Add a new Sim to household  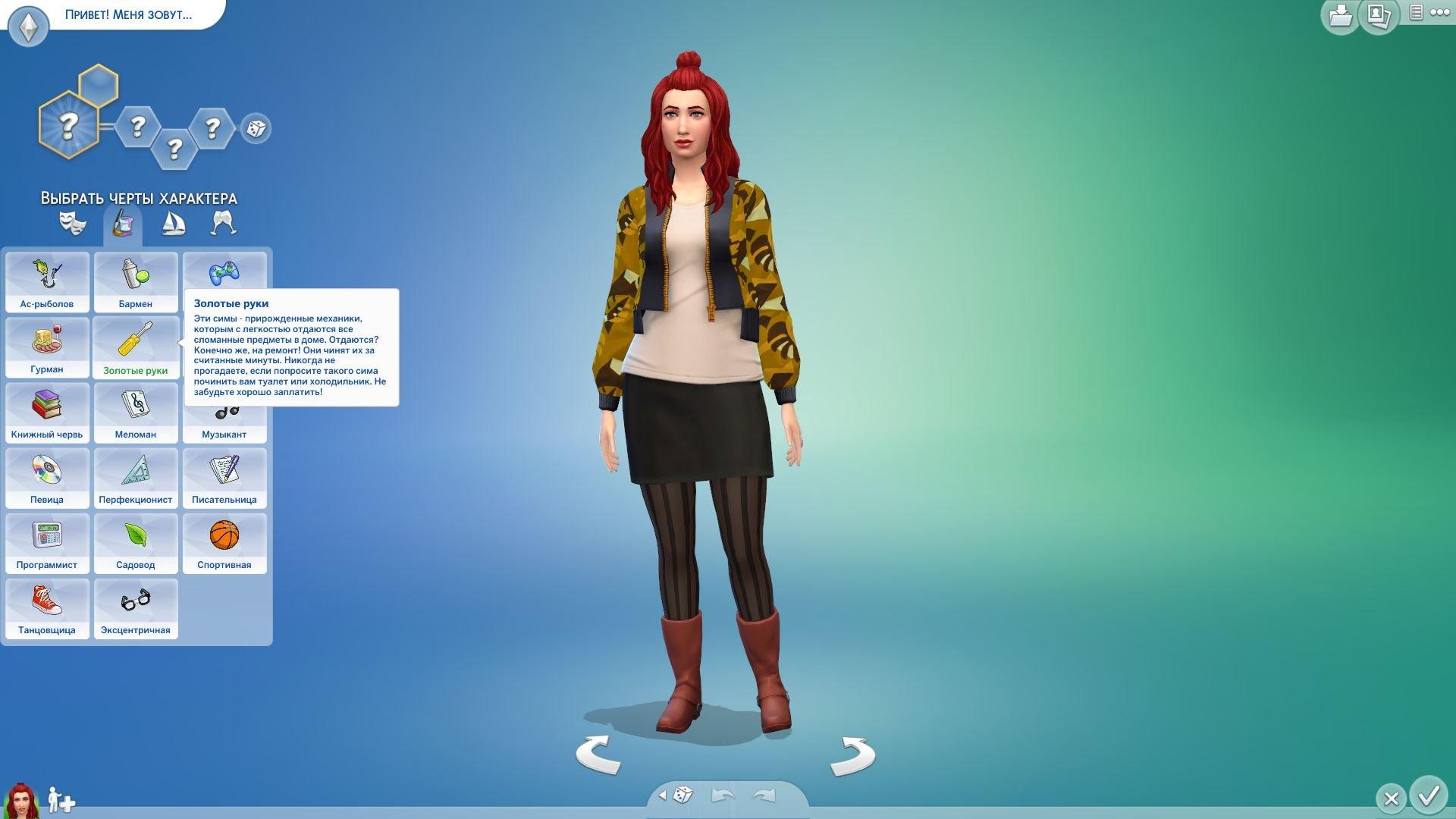click(x=61, y=799)
